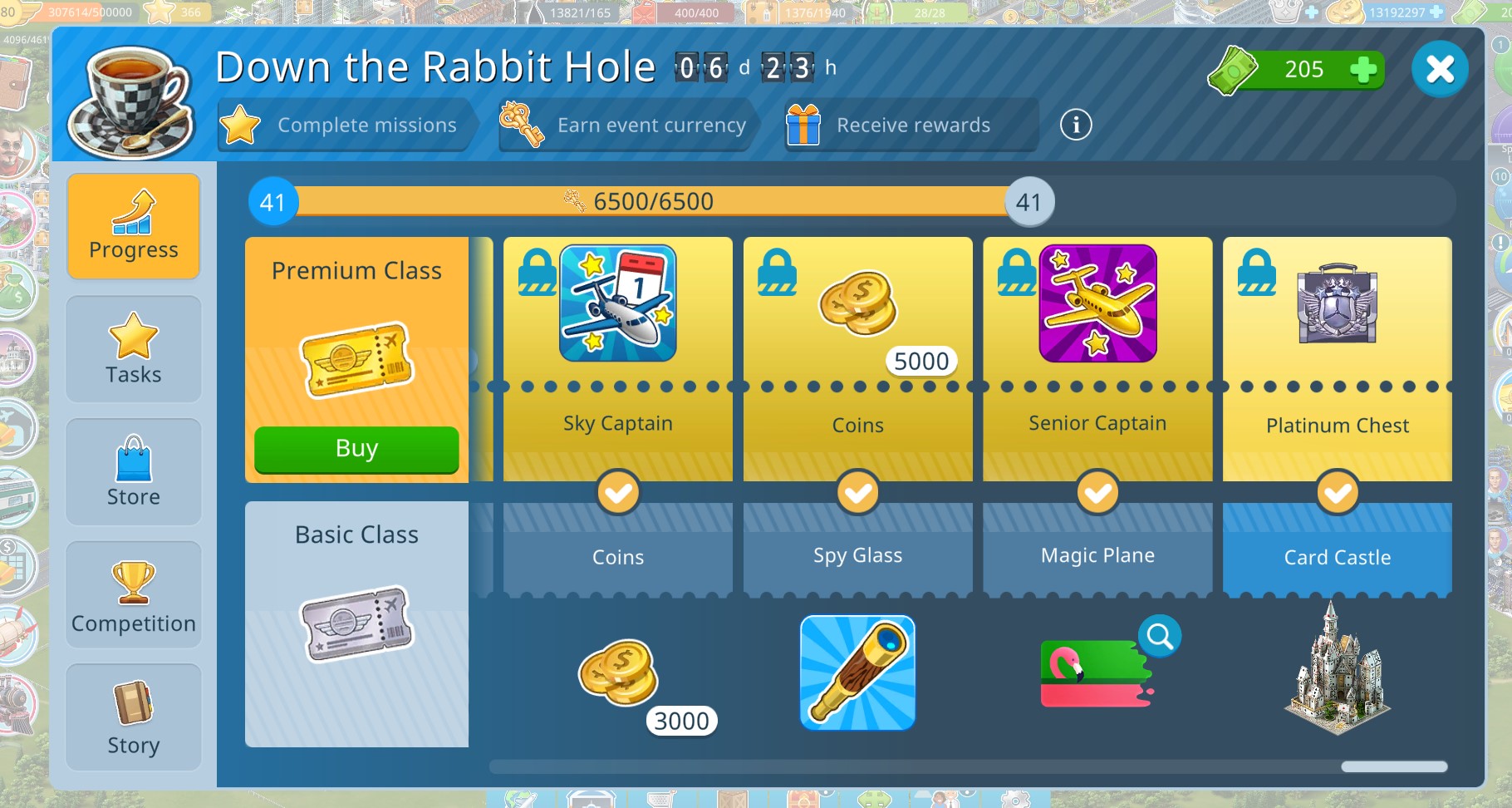
Task: Click the rewards horizontal scrollbar handle
Action: 1394,766
